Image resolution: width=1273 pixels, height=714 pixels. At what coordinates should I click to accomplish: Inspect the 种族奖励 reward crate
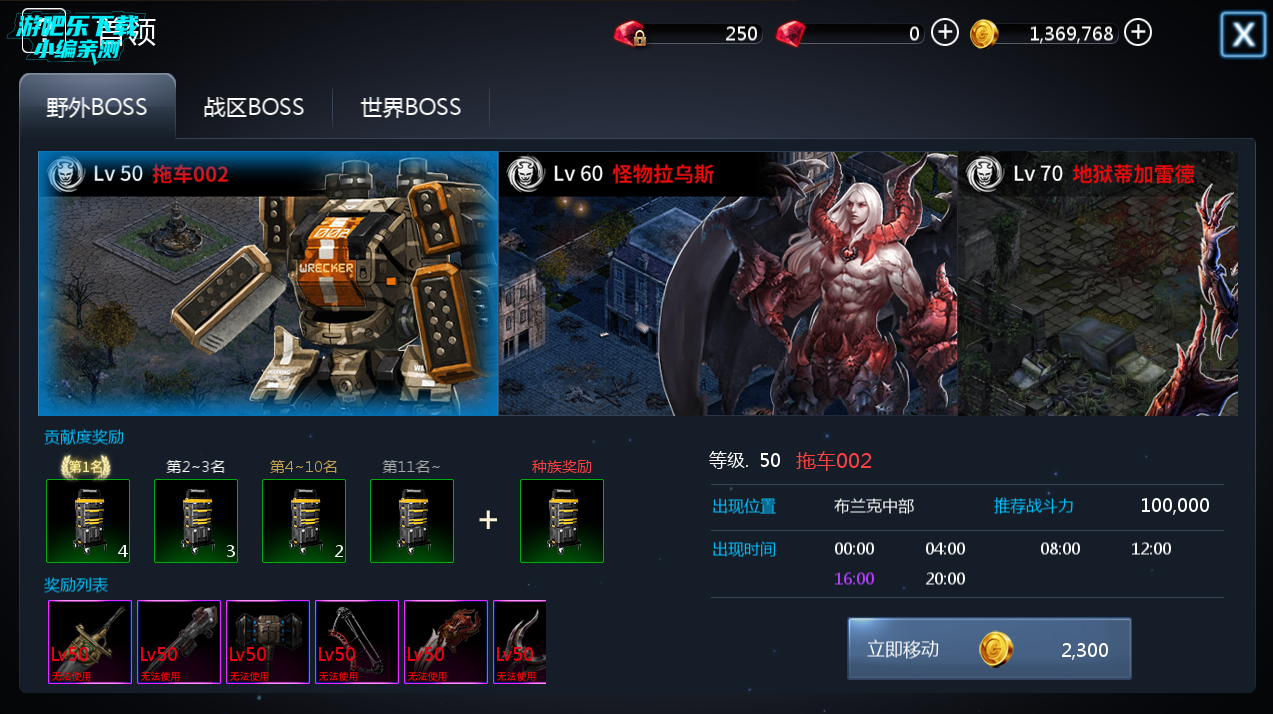[562, 521]
